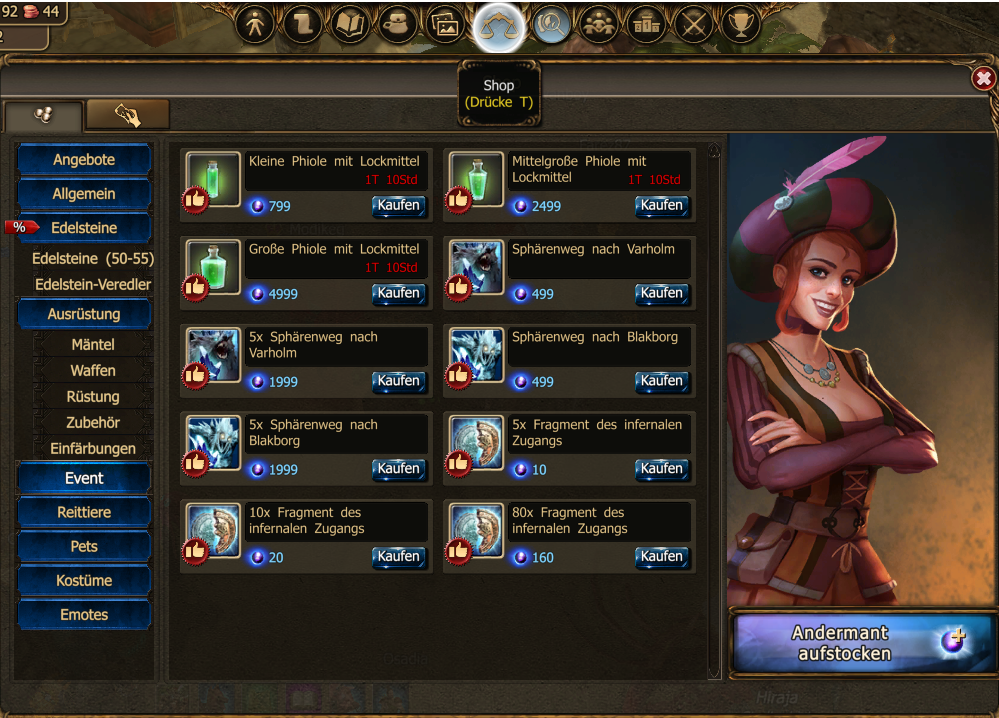Open the Pets category
The height and width of the screenshot is (718, 999).
[x=84, y=546]
